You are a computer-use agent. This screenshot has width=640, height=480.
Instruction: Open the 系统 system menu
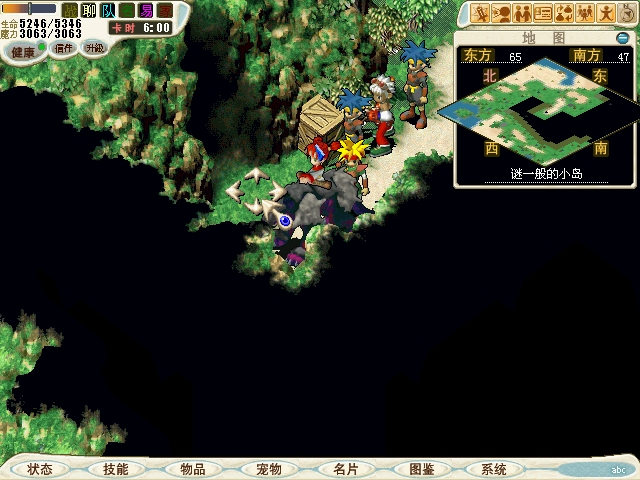(493, 469)
